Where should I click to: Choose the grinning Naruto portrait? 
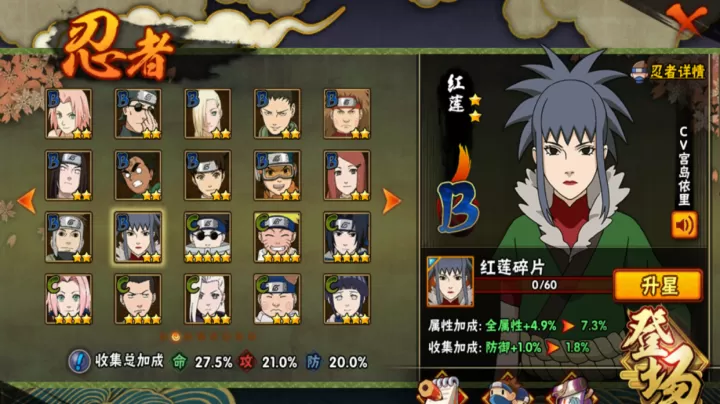[x=277, y=237]
